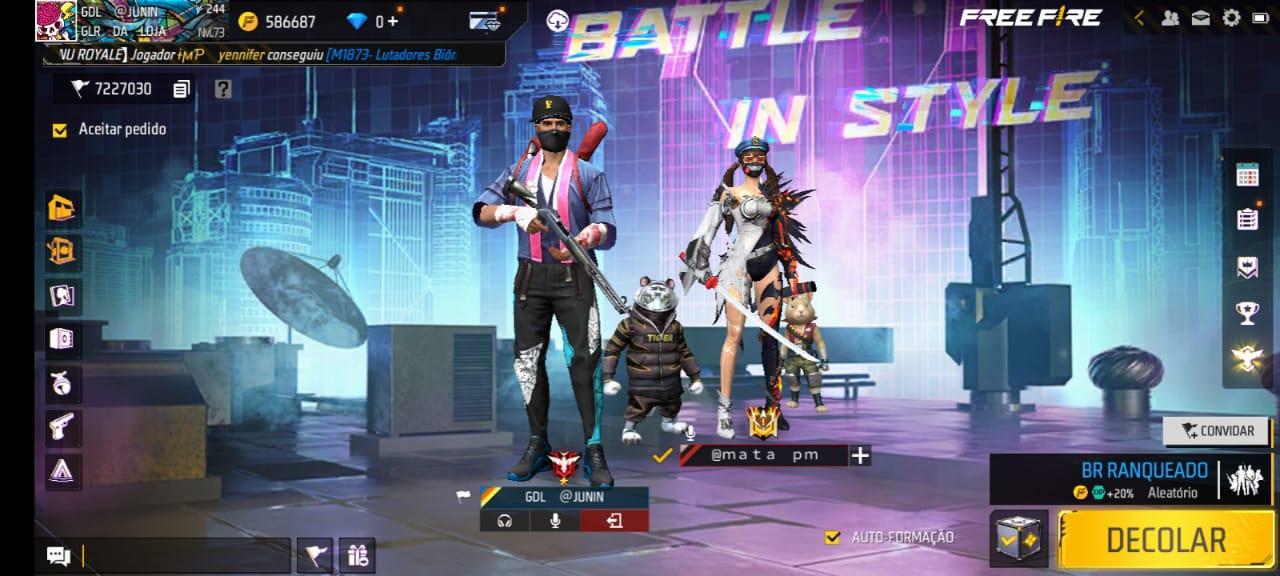Toggle the Auto-Formação checkbox
The height and width of the screenshot is (576, 1280).
click(x=832, y=537)
